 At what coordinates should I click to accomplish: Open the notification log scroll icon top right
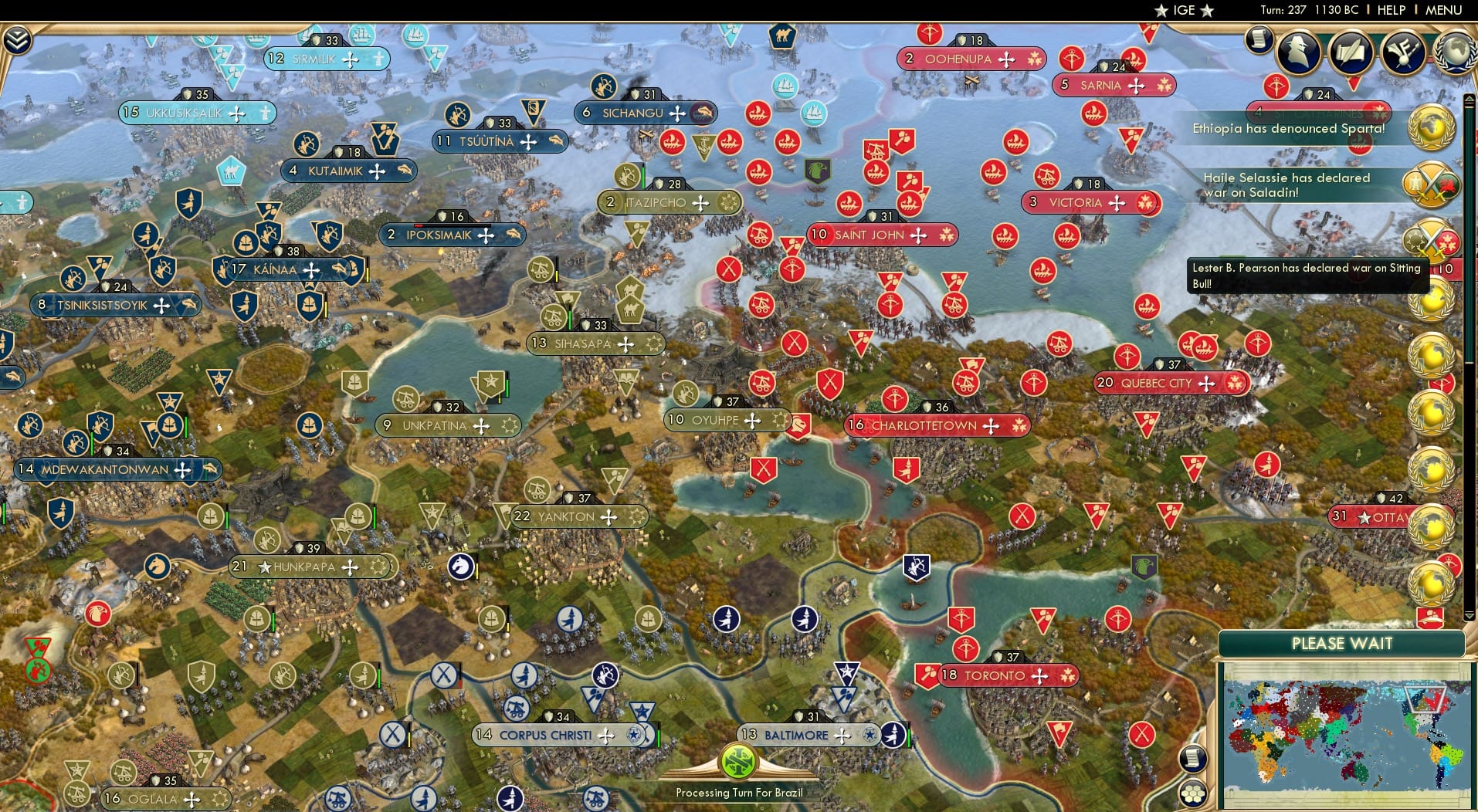(1259, 40)
